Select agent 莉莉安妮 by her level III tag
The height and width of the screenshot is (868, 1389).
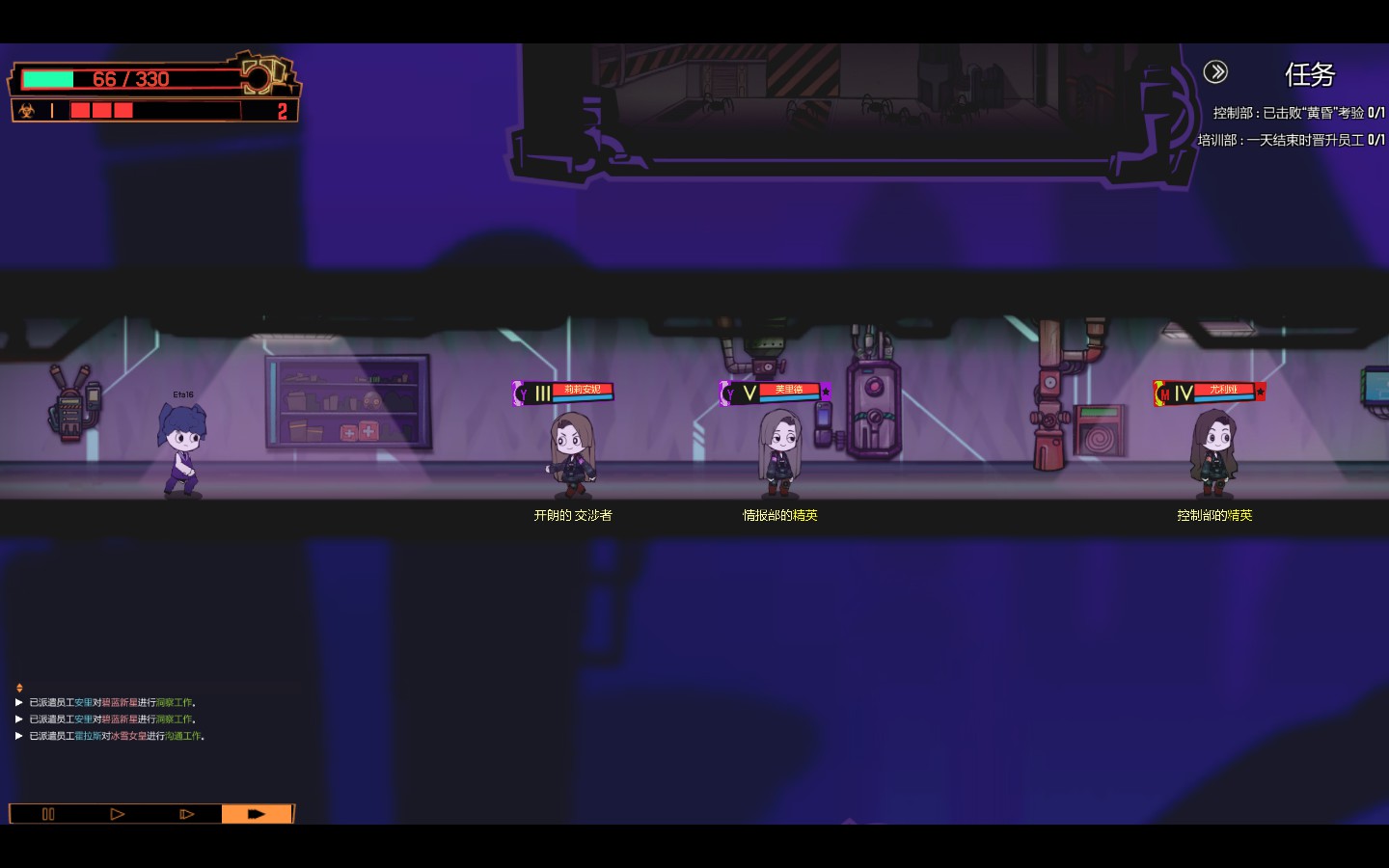pyautogui.click(x=563, y=393)
